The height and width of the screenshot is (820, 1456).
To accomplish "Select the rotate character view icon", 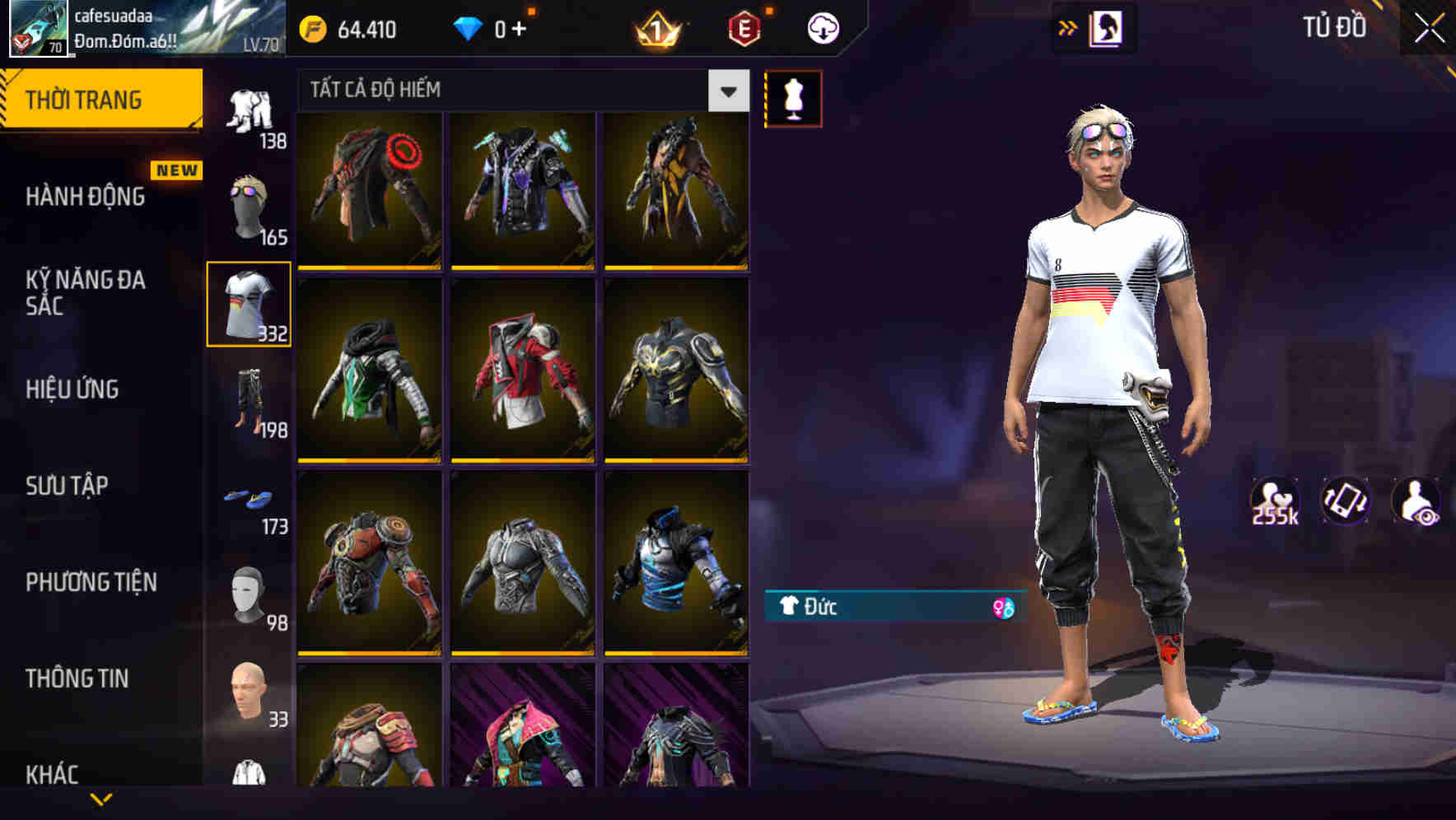I will [1345, 500].
